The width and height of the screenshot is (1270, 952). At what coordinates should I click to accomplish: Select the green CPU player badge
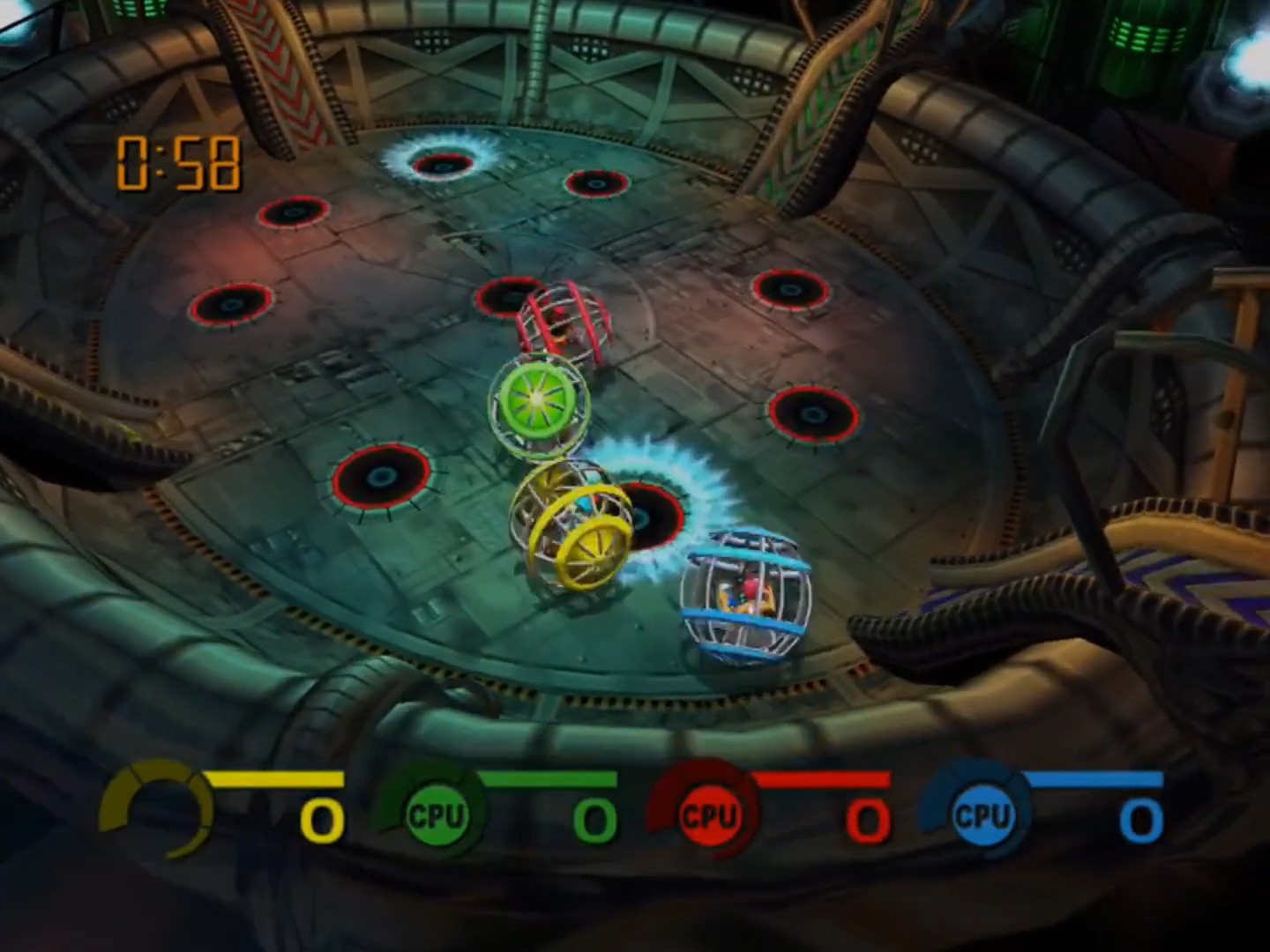point(435,814)
